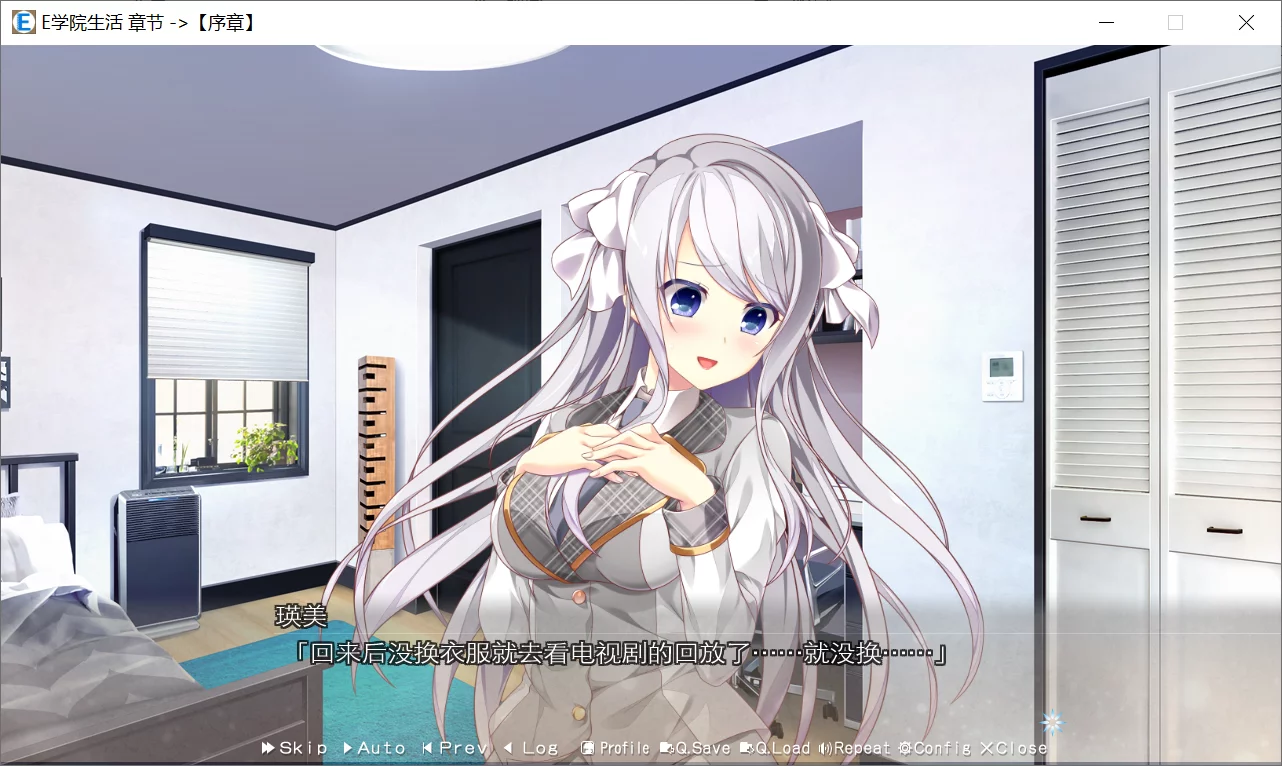This screenshot has width=1282, height=766.
Task: Enable Auto read mode
Action: (x=374, y=747)
